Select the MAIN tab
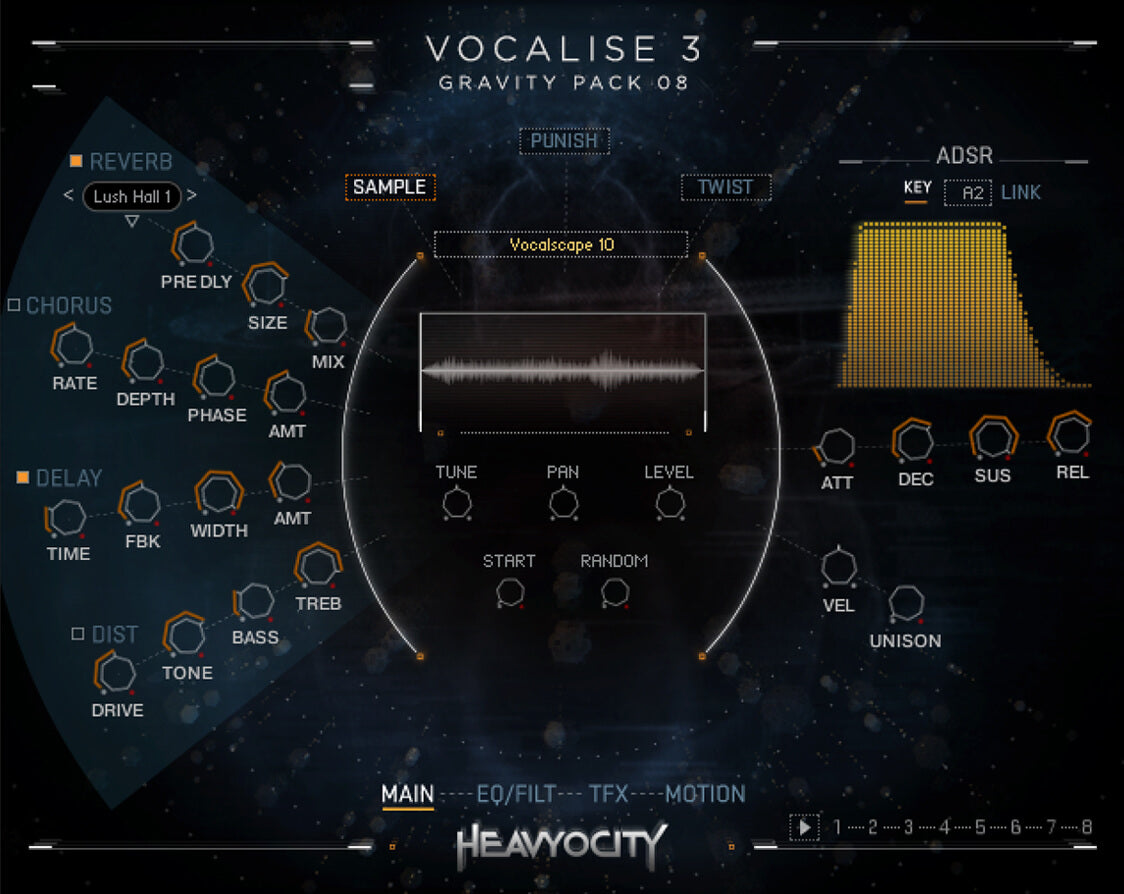Viewport: 1124px width, 894px height. (407, 795)
